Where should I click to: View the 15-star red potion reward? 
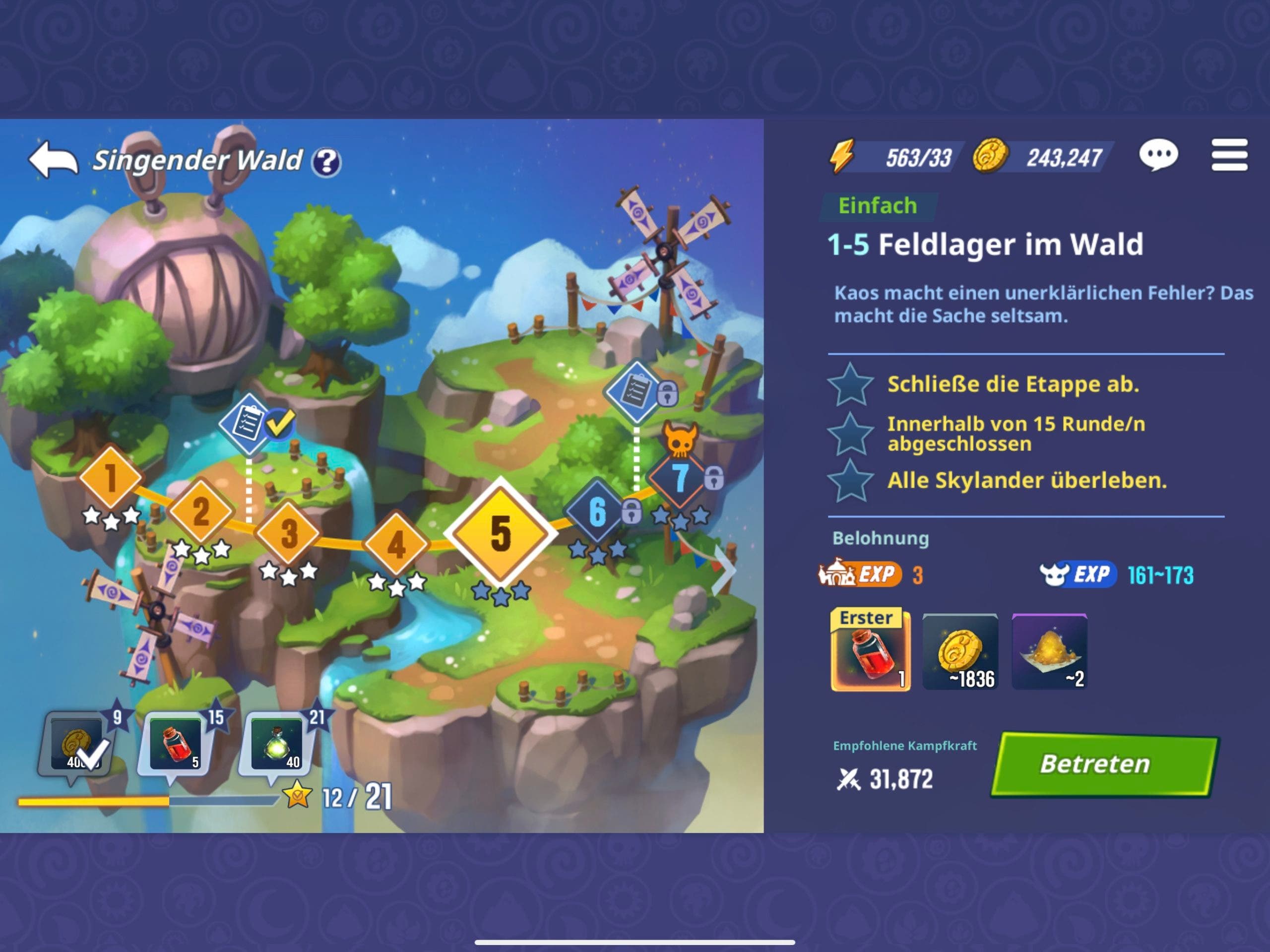[176, 745]
